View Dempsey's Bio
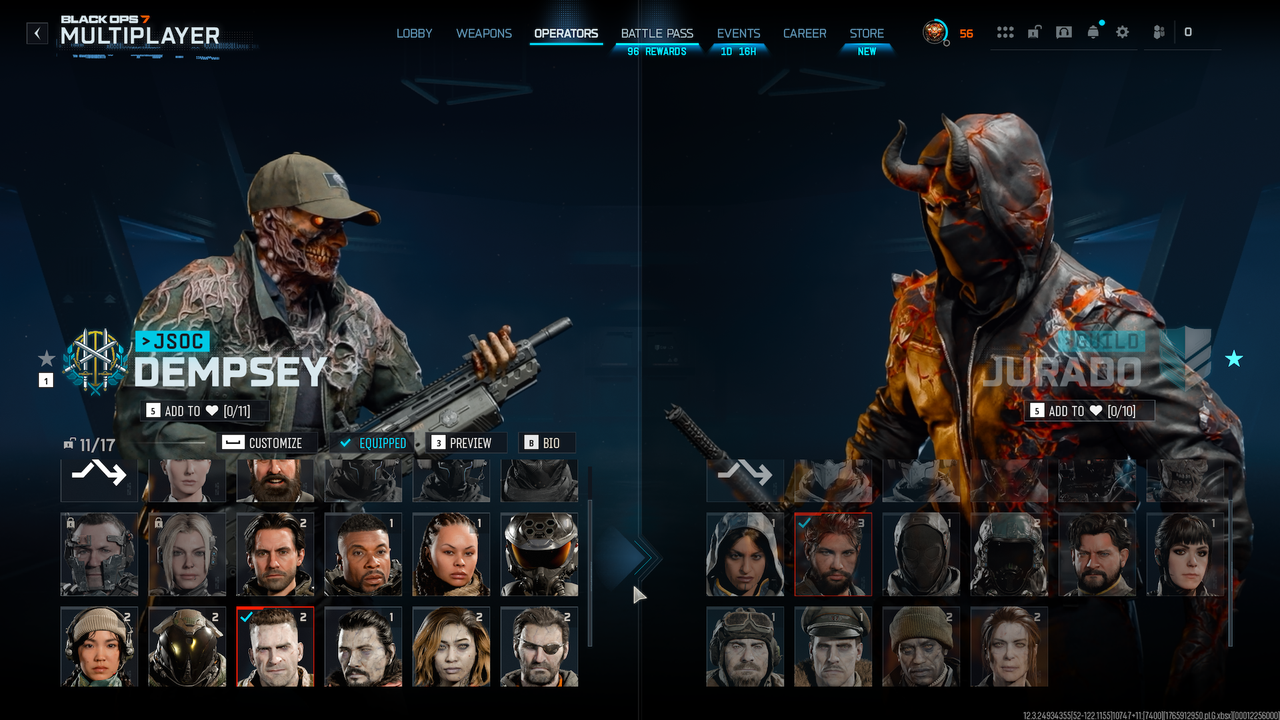 [543, 443]
